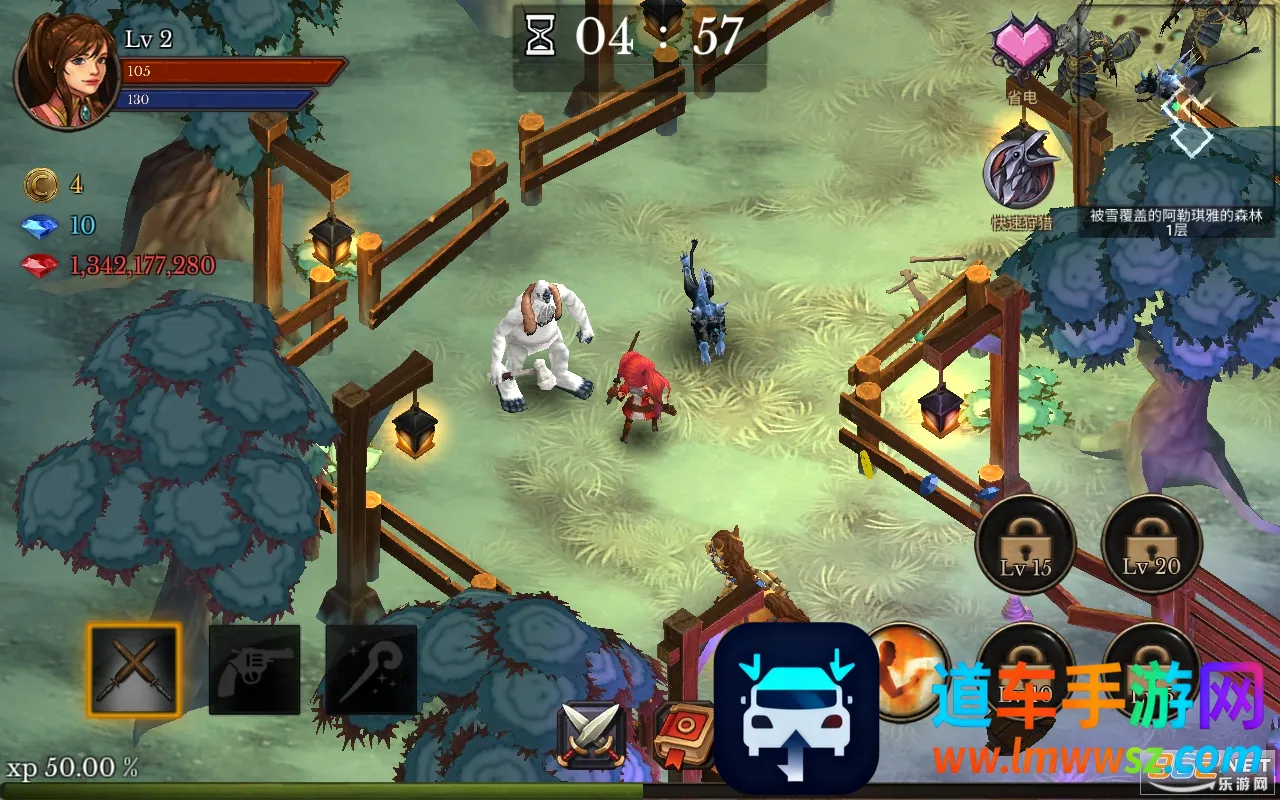Tap the locked Lv 20 skill slot

click(x=1151, y=546)
